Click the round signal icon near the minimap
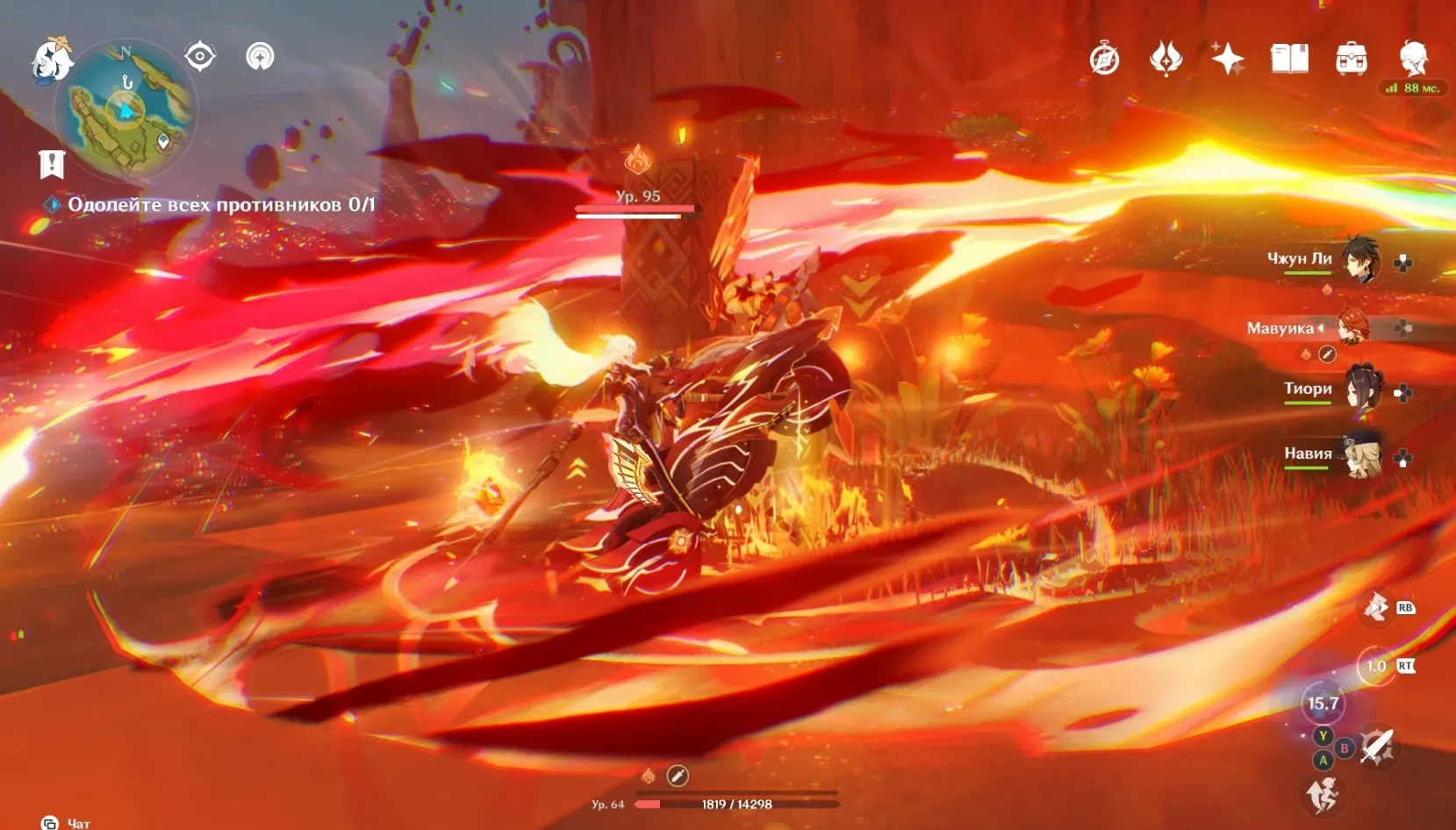Screen dimensions: 1456x830 [260, 57]
